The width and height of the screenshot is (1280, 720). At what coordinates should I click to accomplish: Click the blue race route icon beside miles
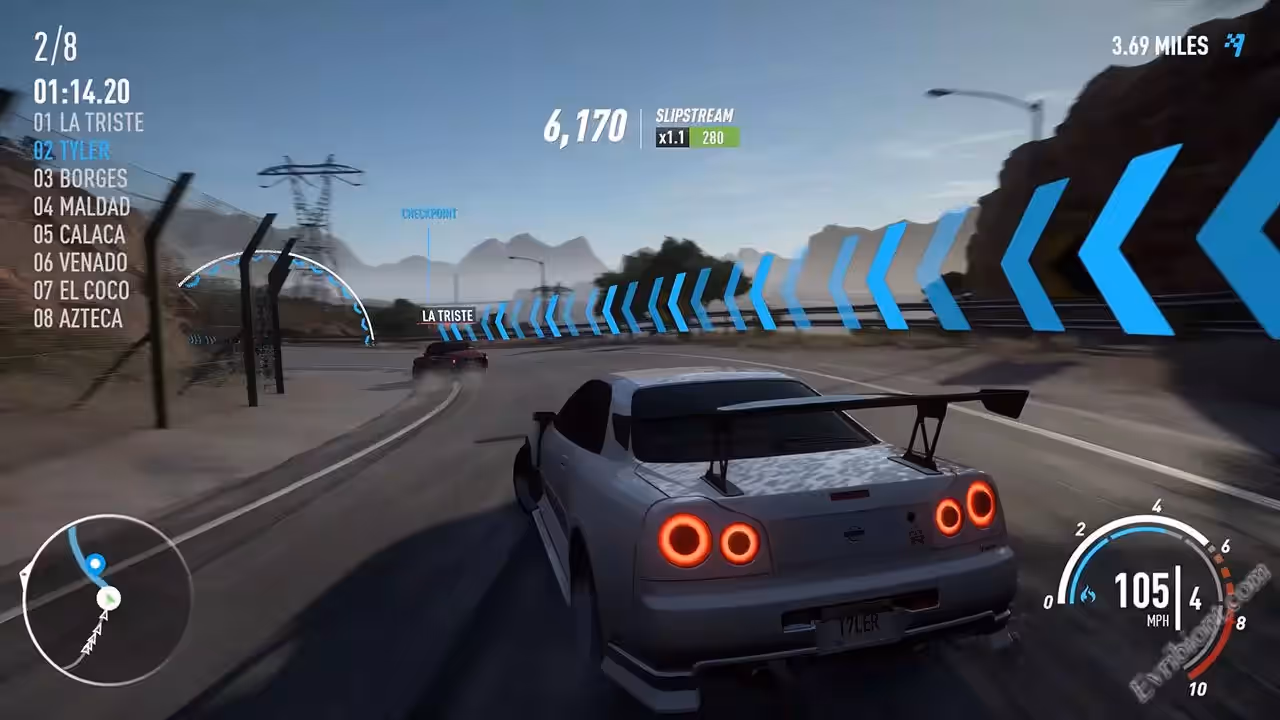[1236, 45]
